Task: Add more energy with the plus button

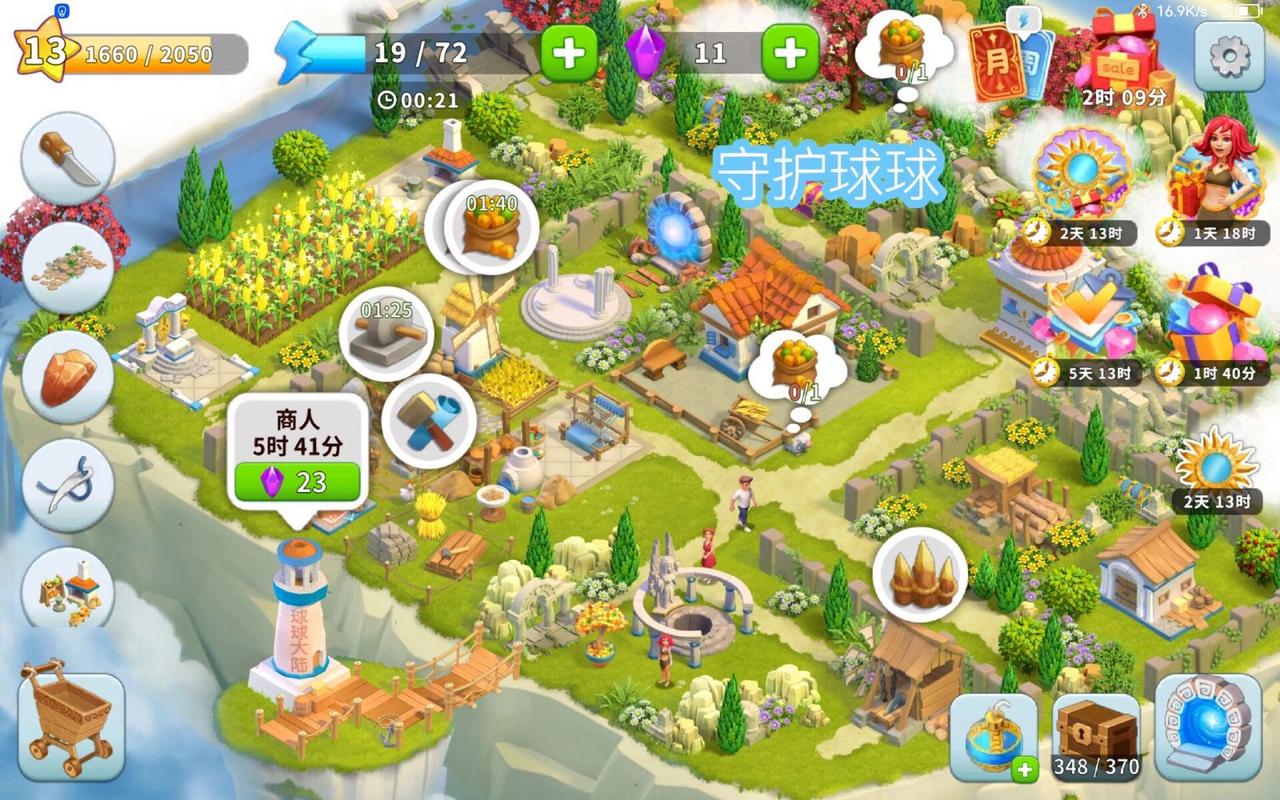Action: click(569, 53)
